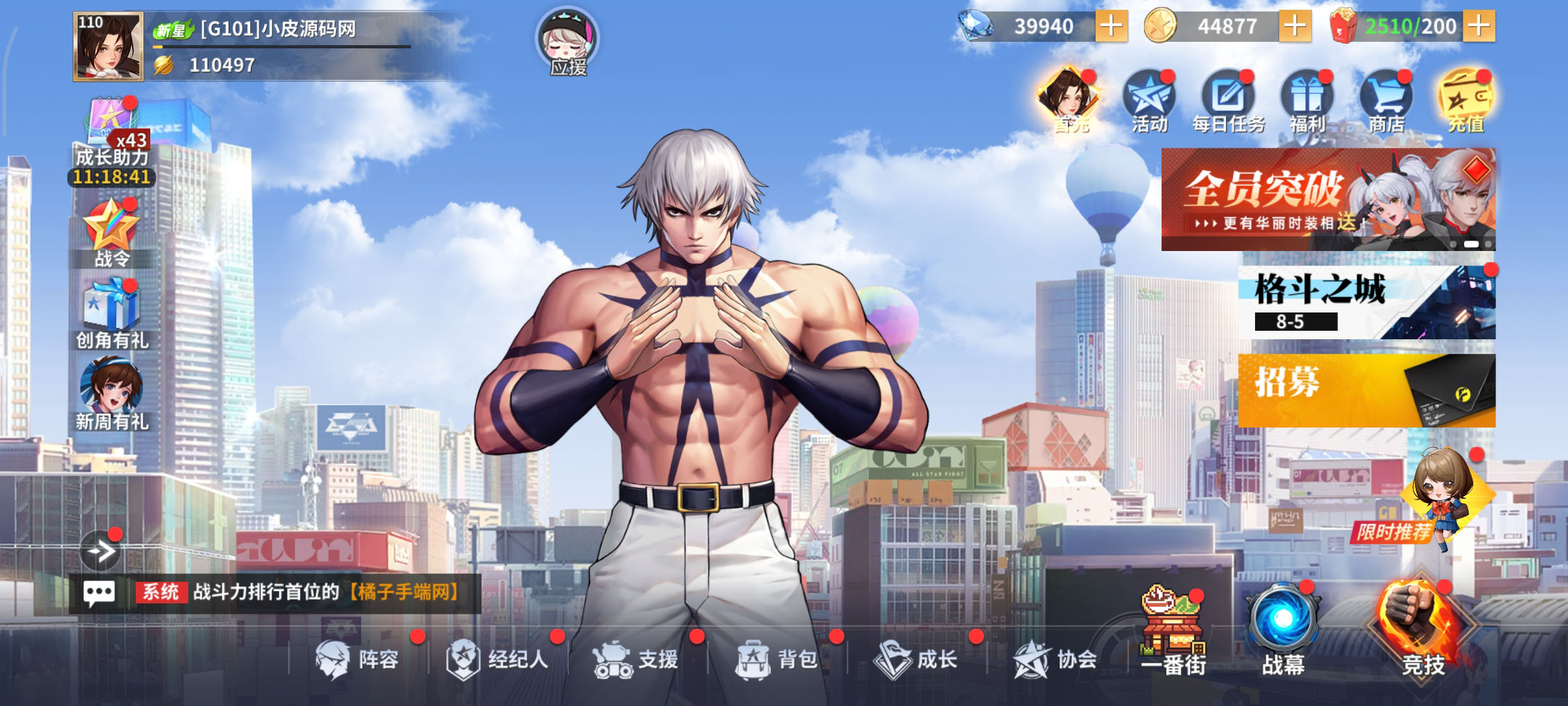This screenshot has height=706, width=1568.
Task: Open the player avatar profile
Action: (108, 46)
